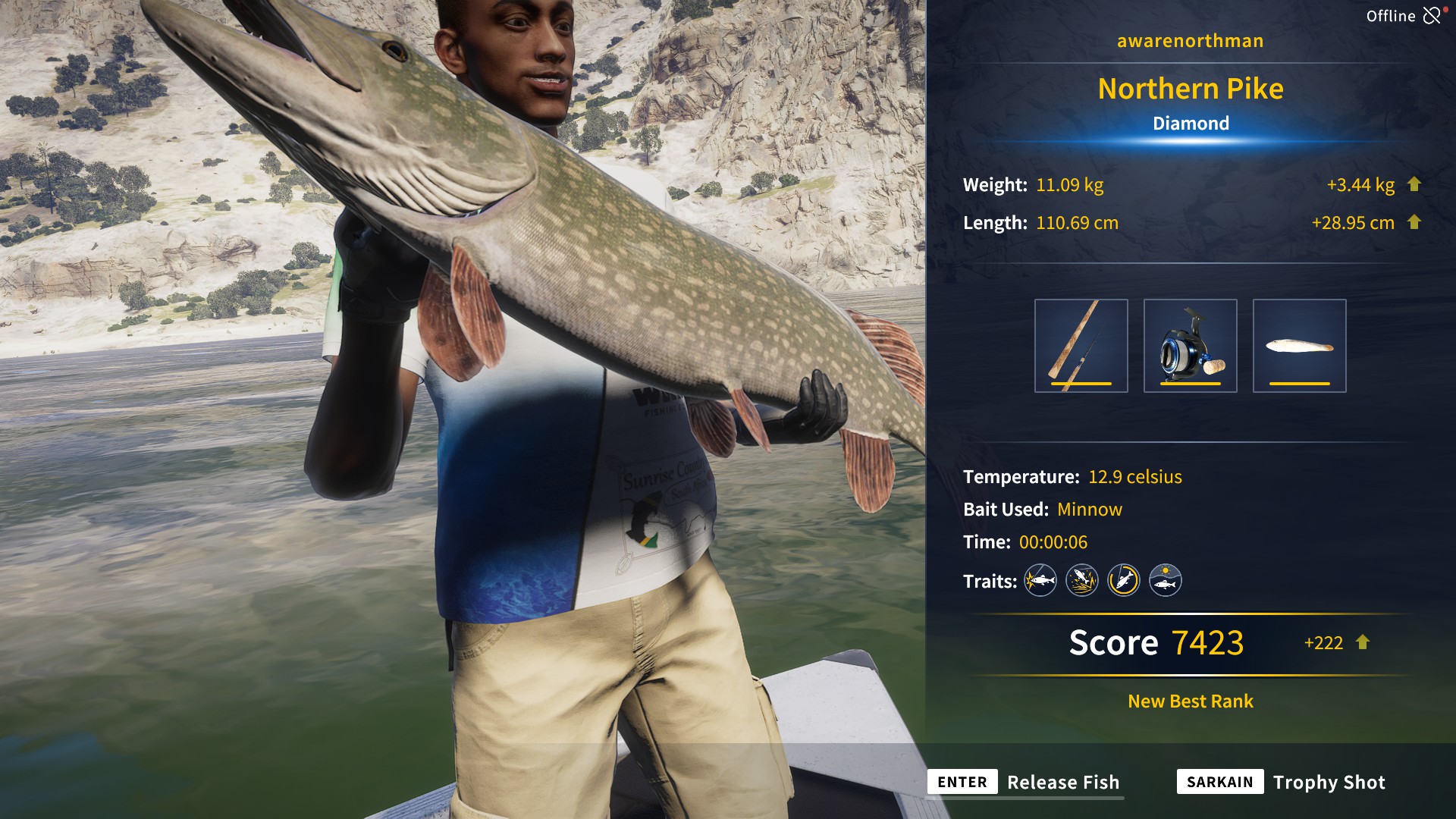Click the length increase arrow icon
1456x819 pixels.
1417,223
